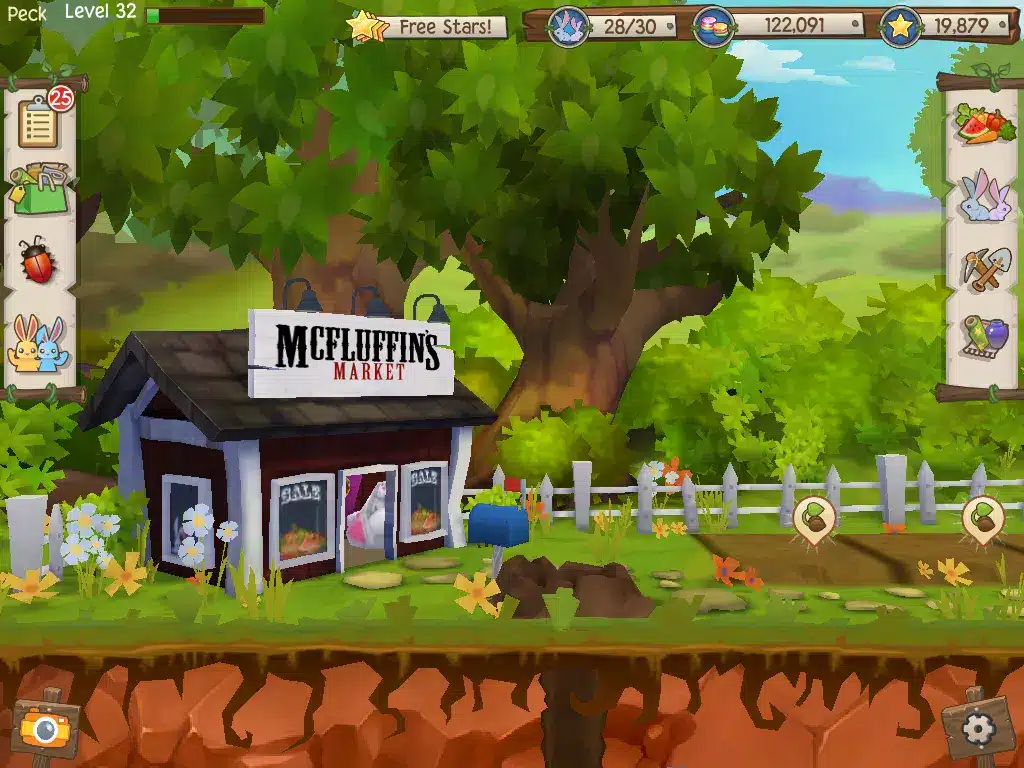The width and height of the screenshot is (1024, 768).
Task: Tap the bunny population 28/30 counter
Action: pos(612,26)
